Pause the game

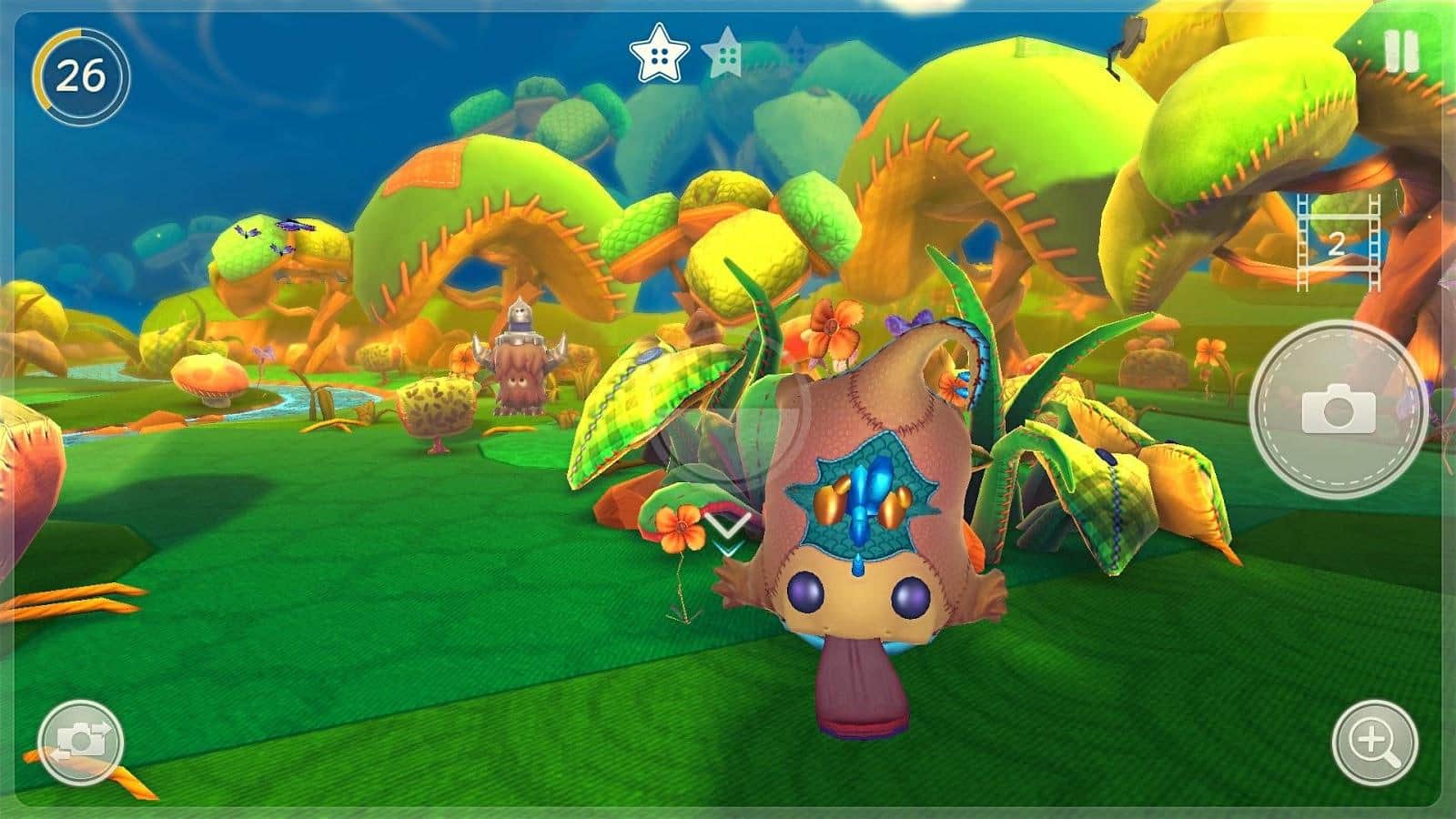(1400, 52)
